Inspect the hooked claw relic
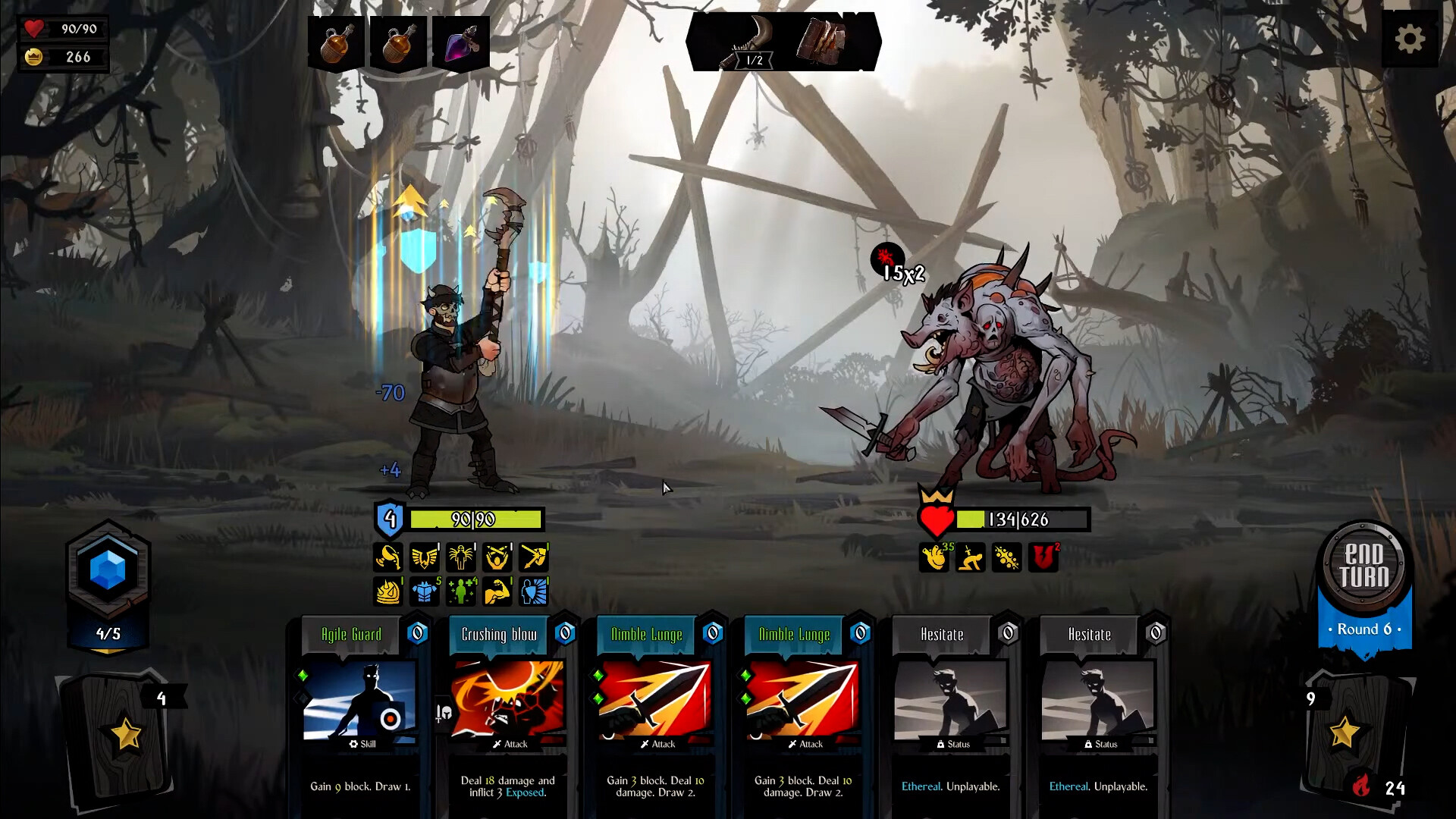 click(749, 42)
